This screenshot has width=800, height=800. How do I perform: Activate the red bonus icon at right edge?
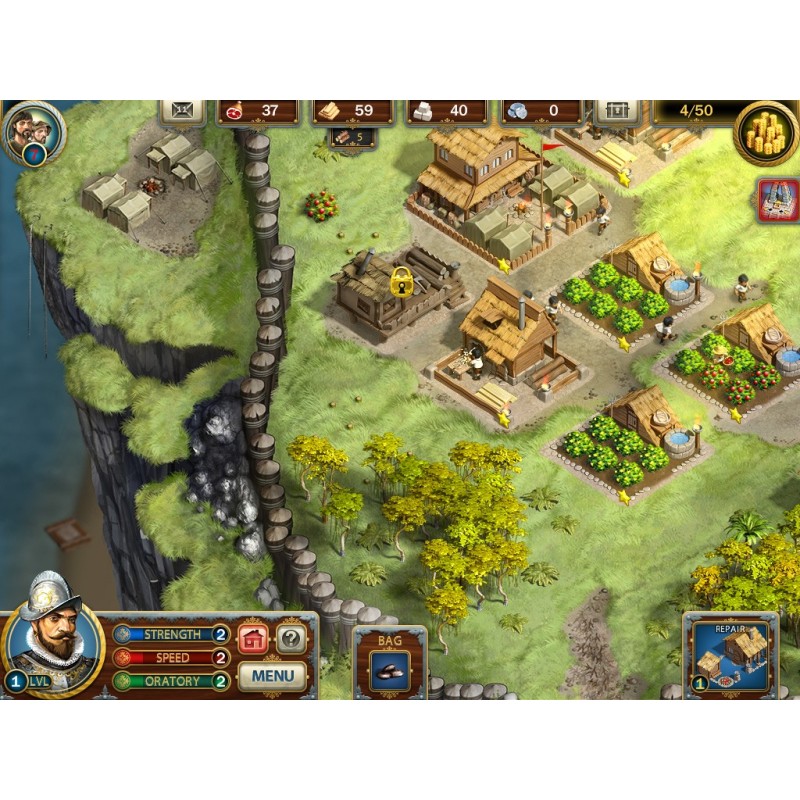pyautogui.click(x=777, y=201)
